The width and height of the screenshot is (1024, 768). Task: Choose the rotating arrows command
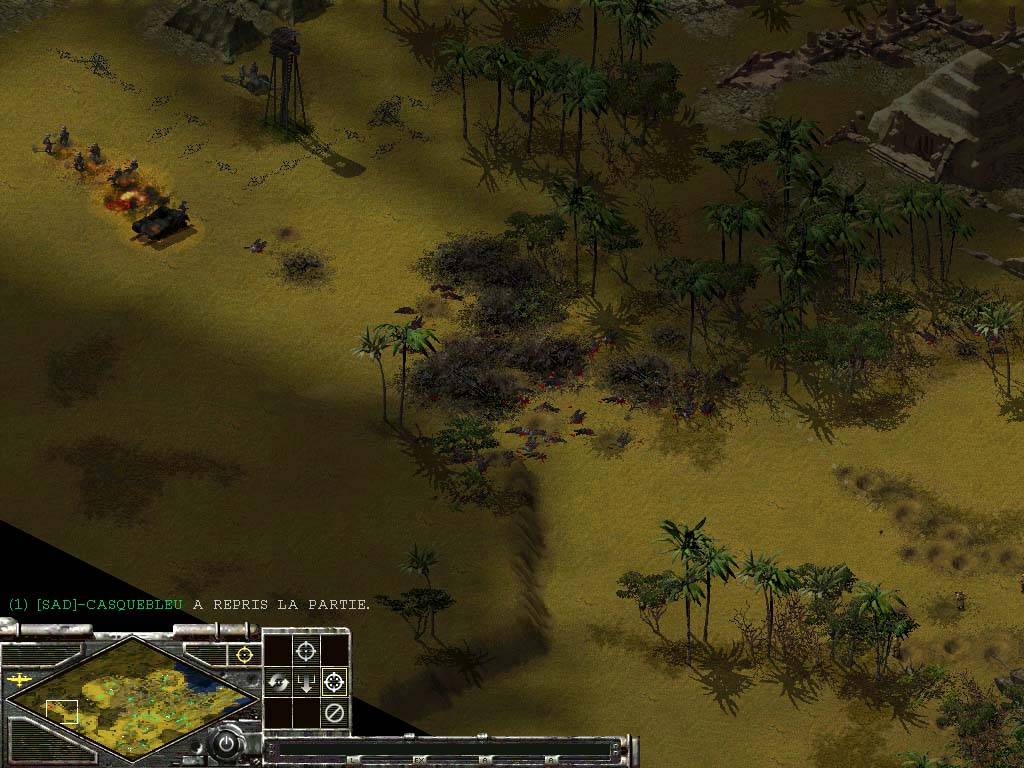[x=277, y=683]
